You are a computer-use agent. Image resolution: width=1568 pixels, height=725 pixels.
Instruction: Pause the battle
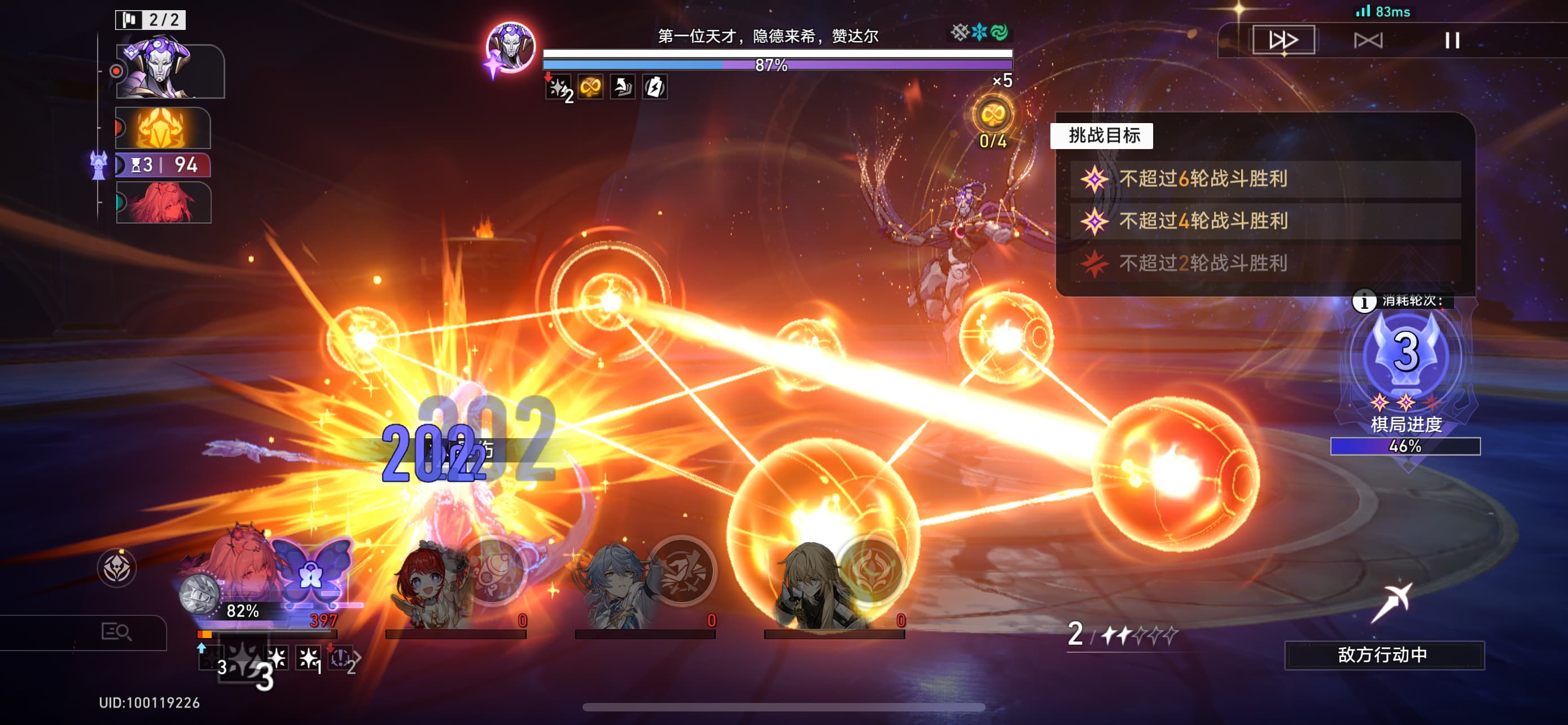pos(1452,40)
